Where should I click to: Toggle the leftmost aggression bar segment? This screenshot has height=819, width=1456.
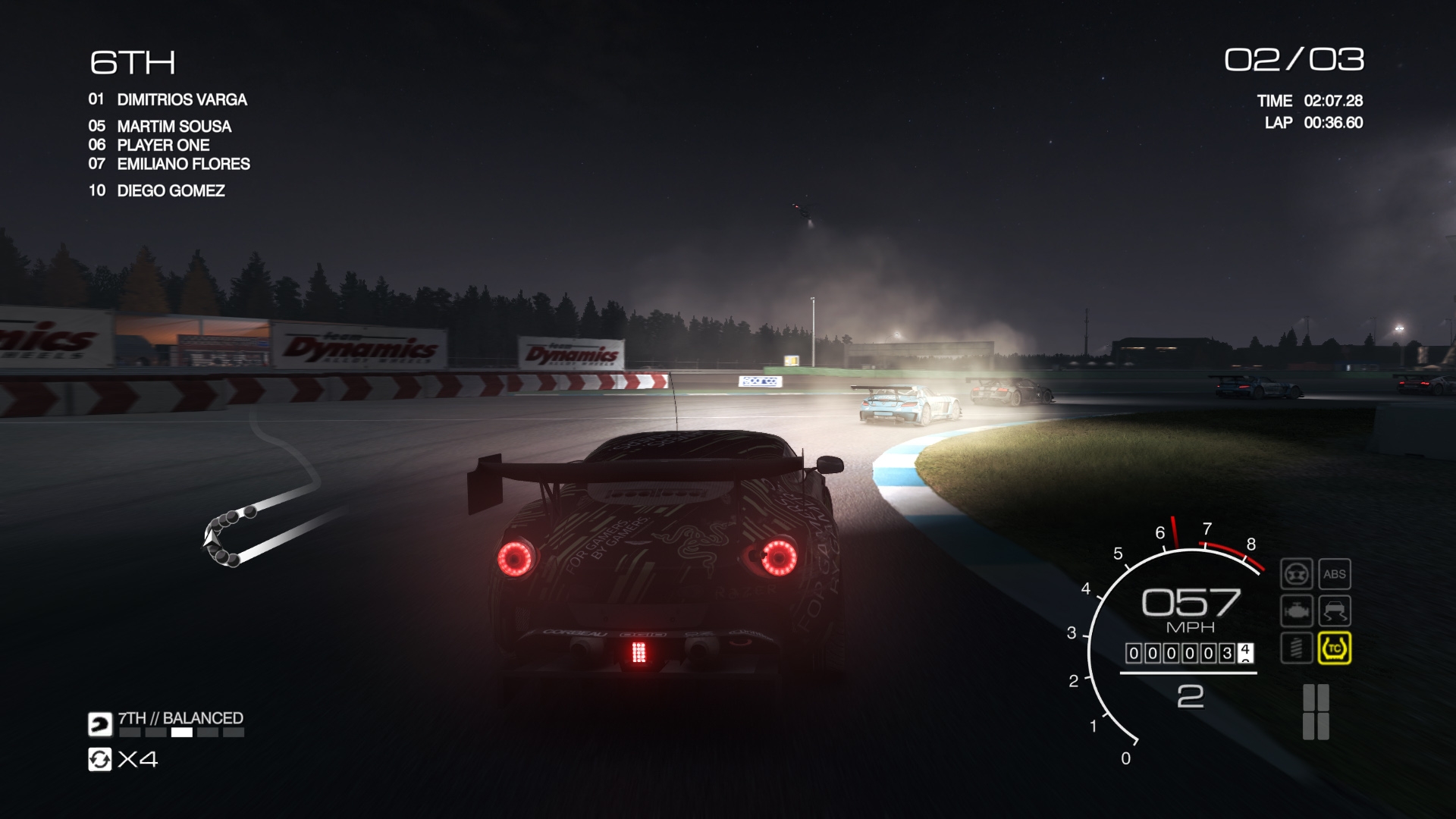click(129, 733)
